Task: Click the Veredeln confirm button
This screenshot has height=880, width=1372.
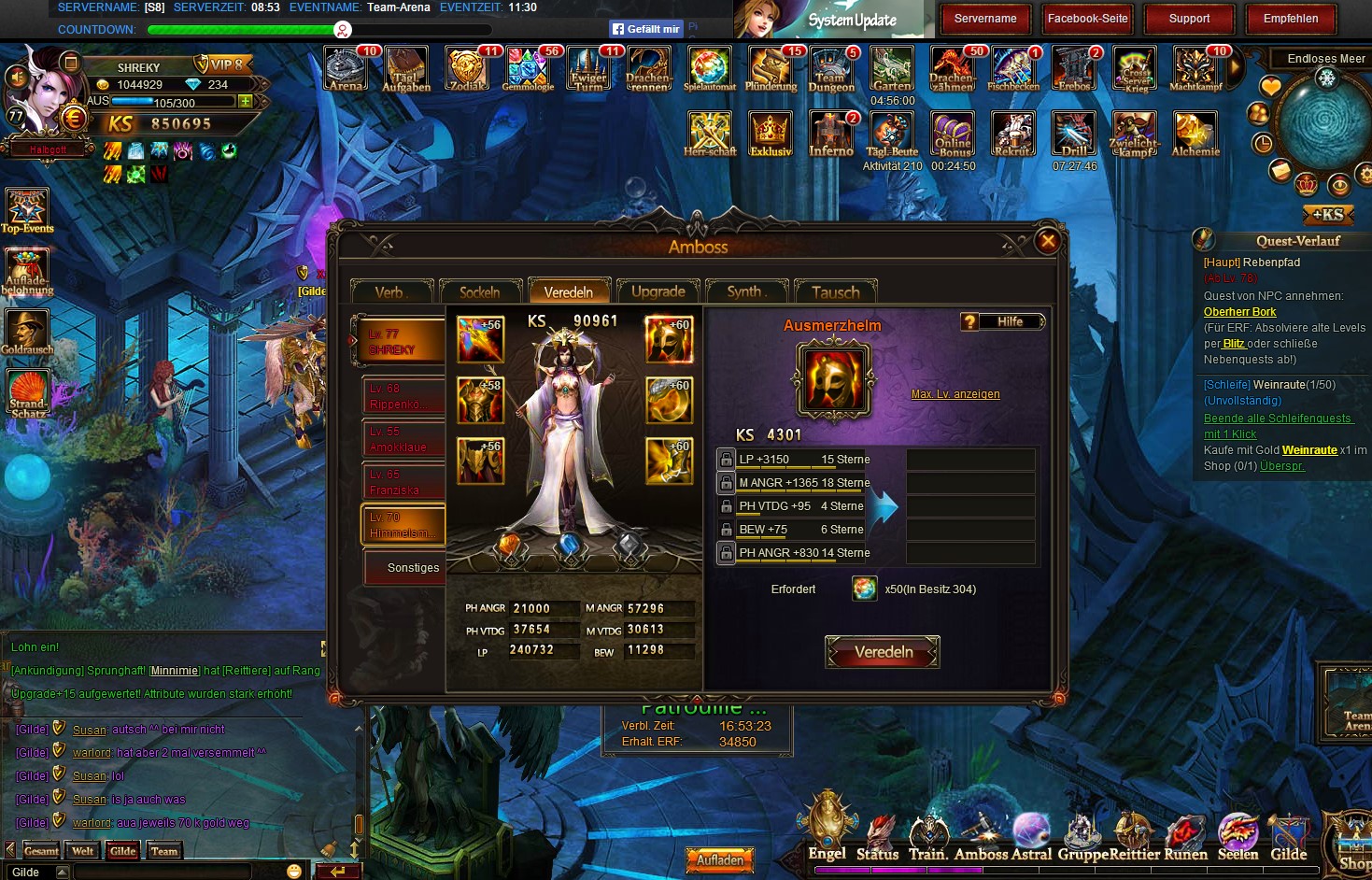Action: [883, 652]
